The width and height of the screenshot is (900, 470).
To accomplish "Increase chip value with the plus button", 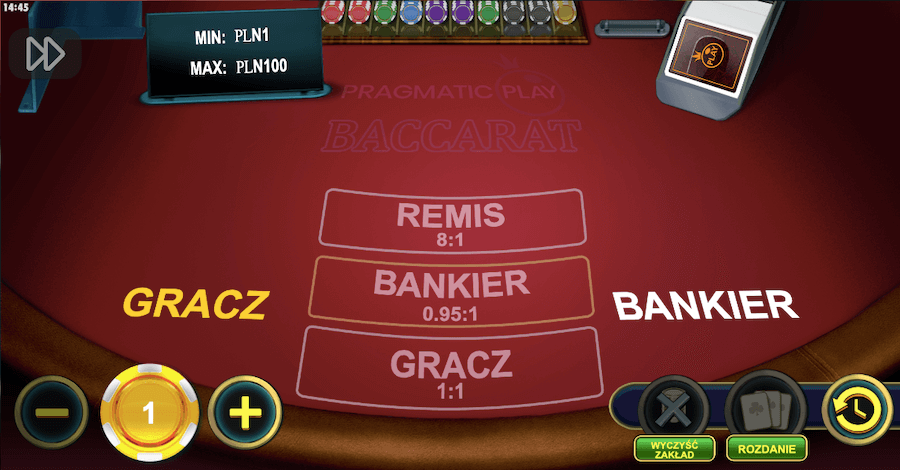I will 245,411.
